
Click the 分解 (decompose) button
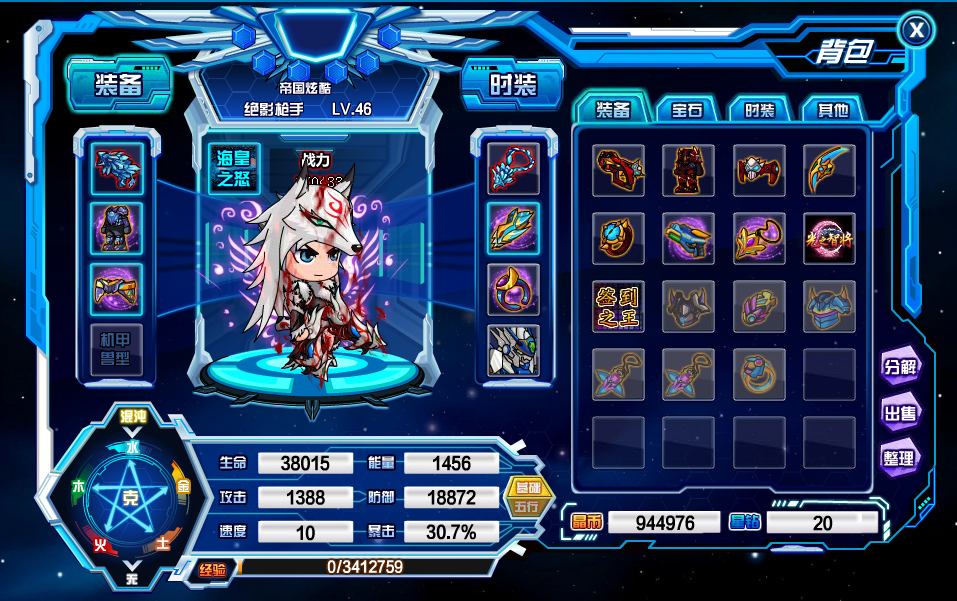(x=899, y=366)
